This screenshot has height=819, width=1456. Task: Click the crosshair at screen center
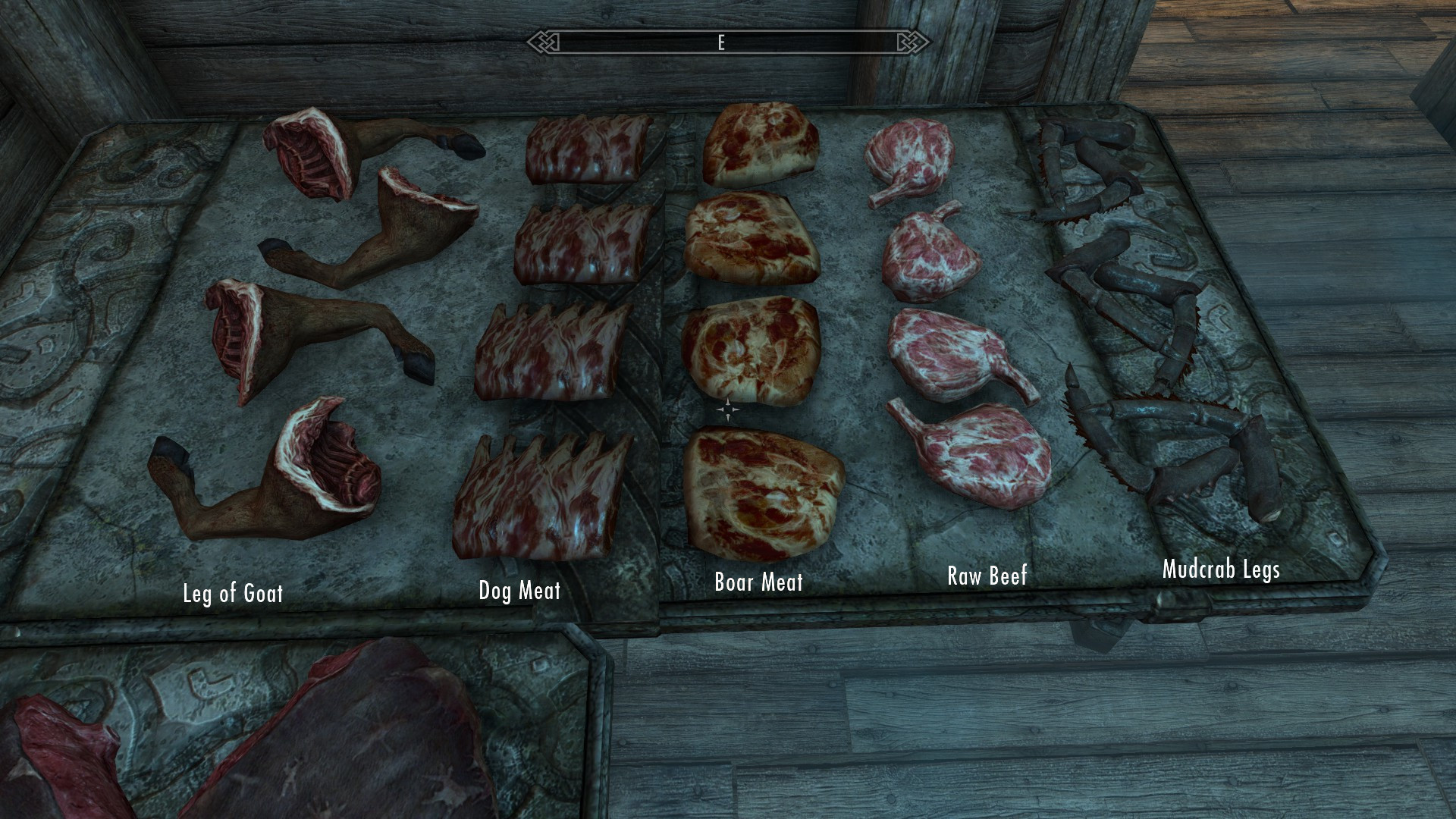click(x=728, y=409)
